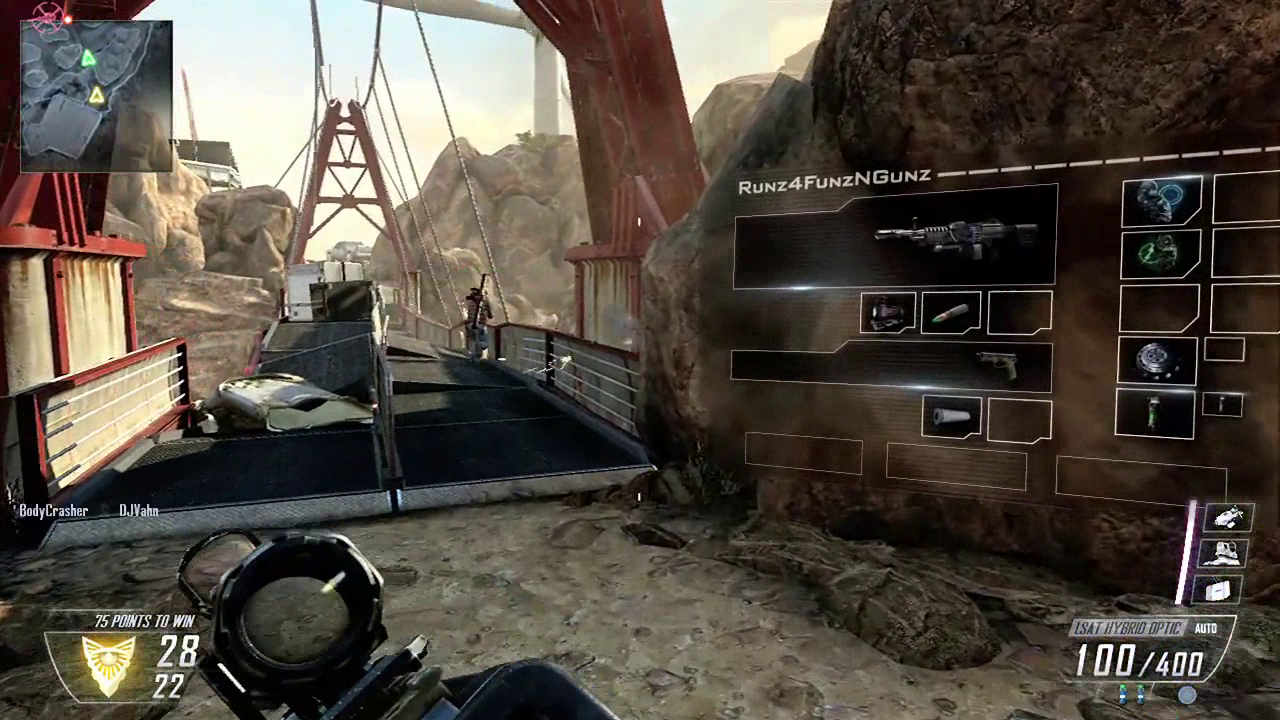Activate the sentry turret scorestreak icon
This screenshot has height=720, width=1280.
point(1220,553)
